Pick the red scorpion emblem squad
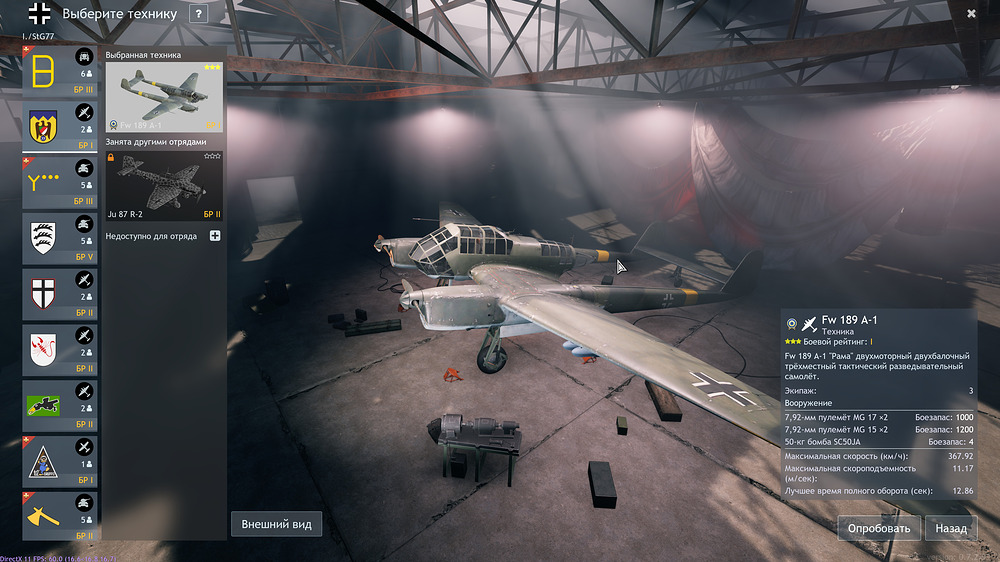 [60, 350]
